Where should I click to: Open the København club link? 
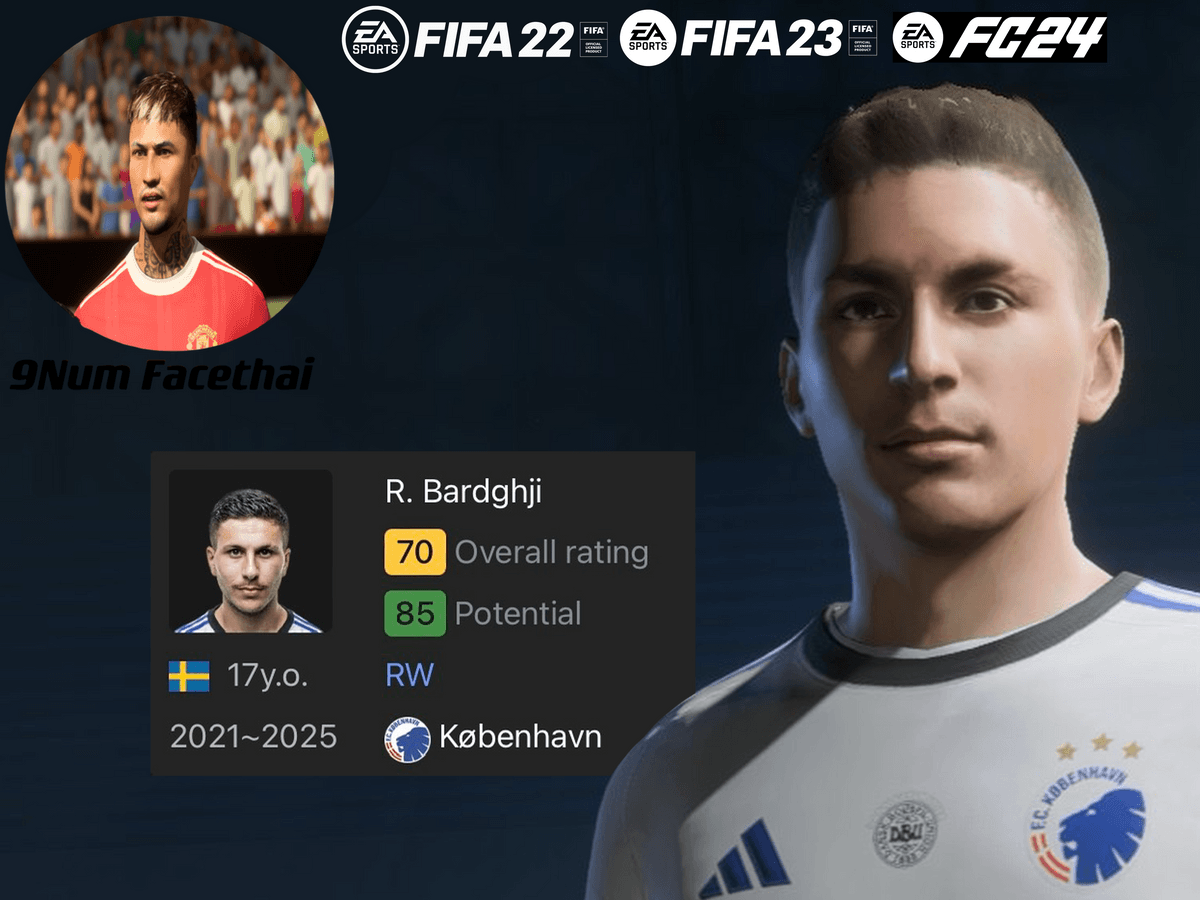(520, 738)
